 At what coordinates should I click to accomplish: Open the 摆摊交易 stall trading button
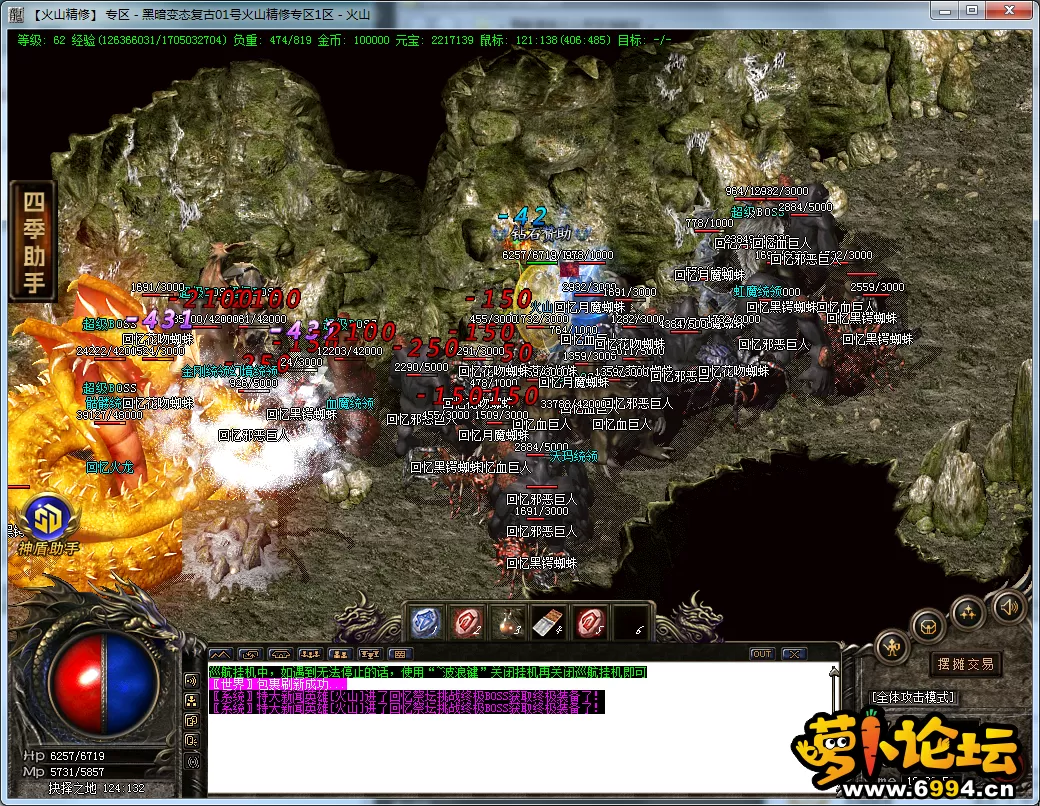966,664
